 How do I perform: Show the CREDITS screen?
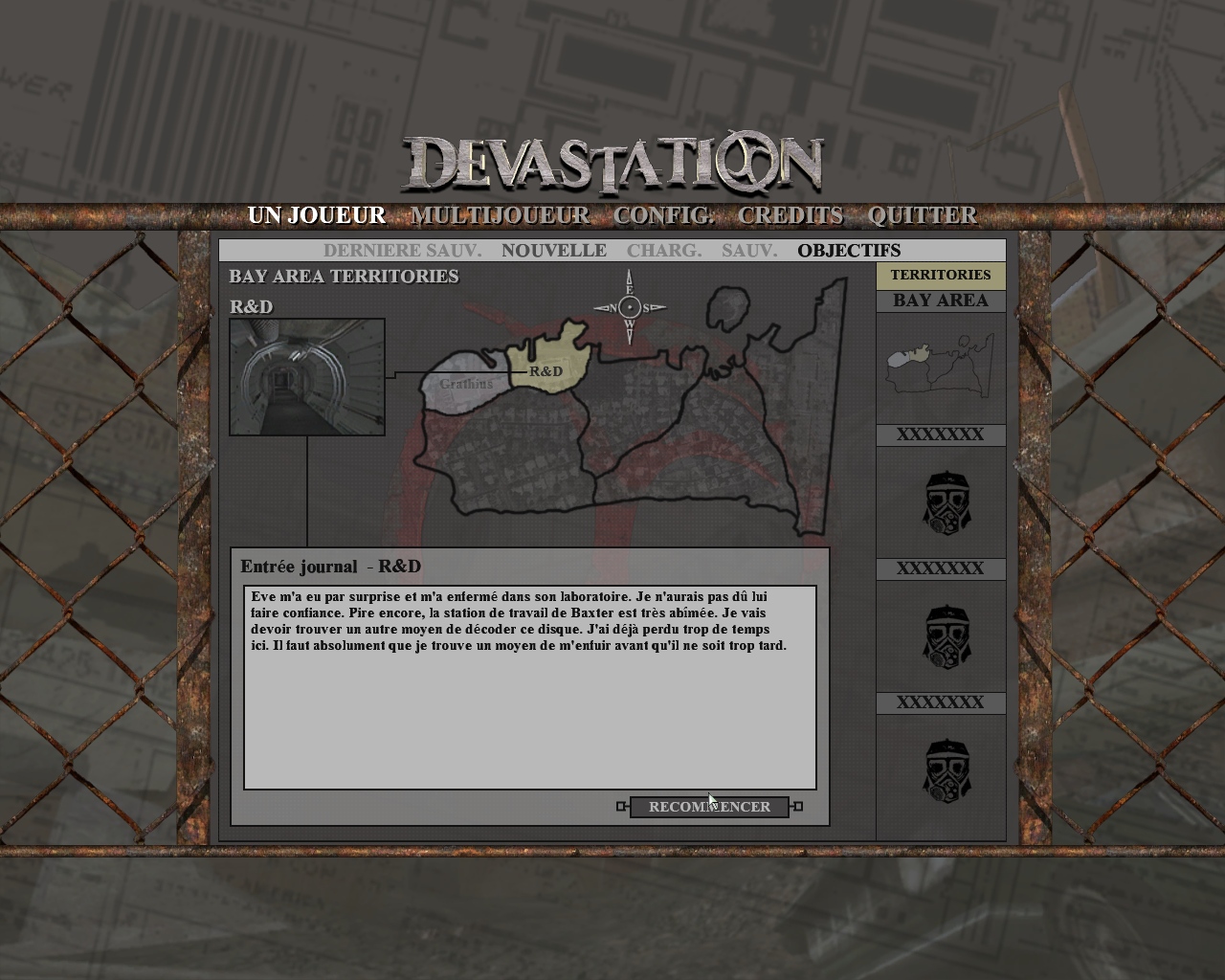tap(791, 215)
